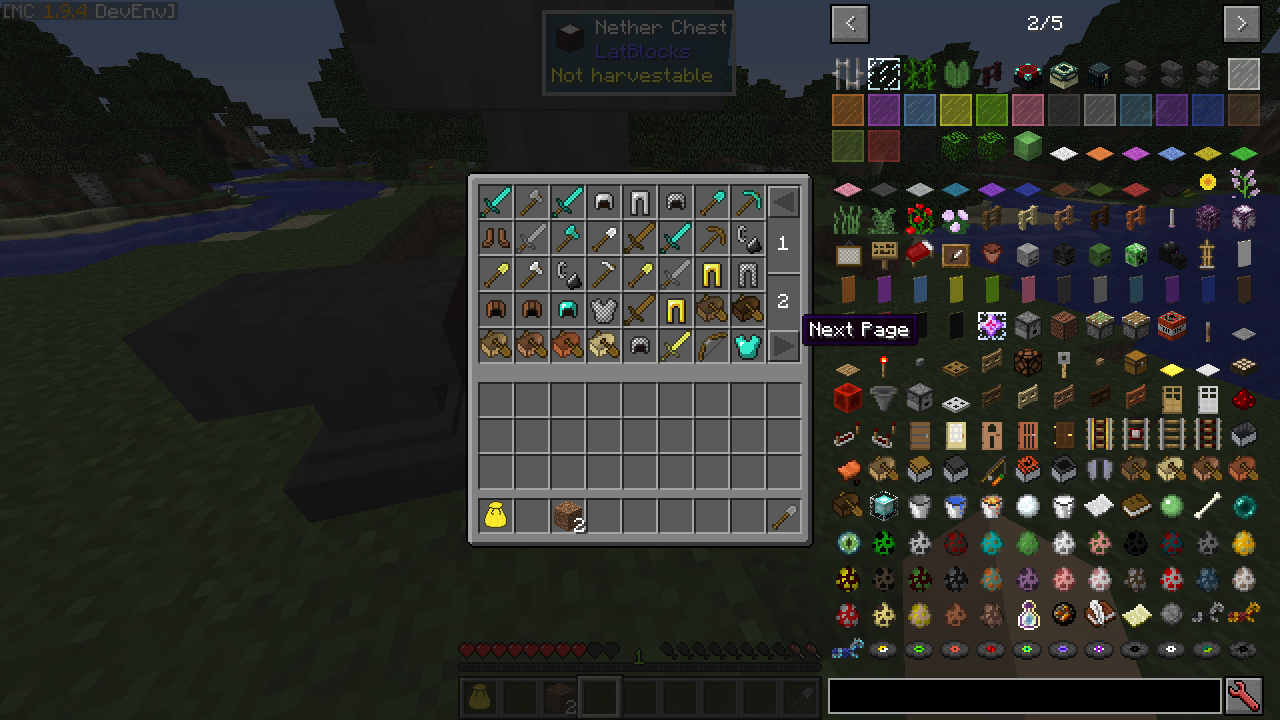Screen dimensions: 1280x720
Task: Click the red bed item
Action: pos(919,254)
